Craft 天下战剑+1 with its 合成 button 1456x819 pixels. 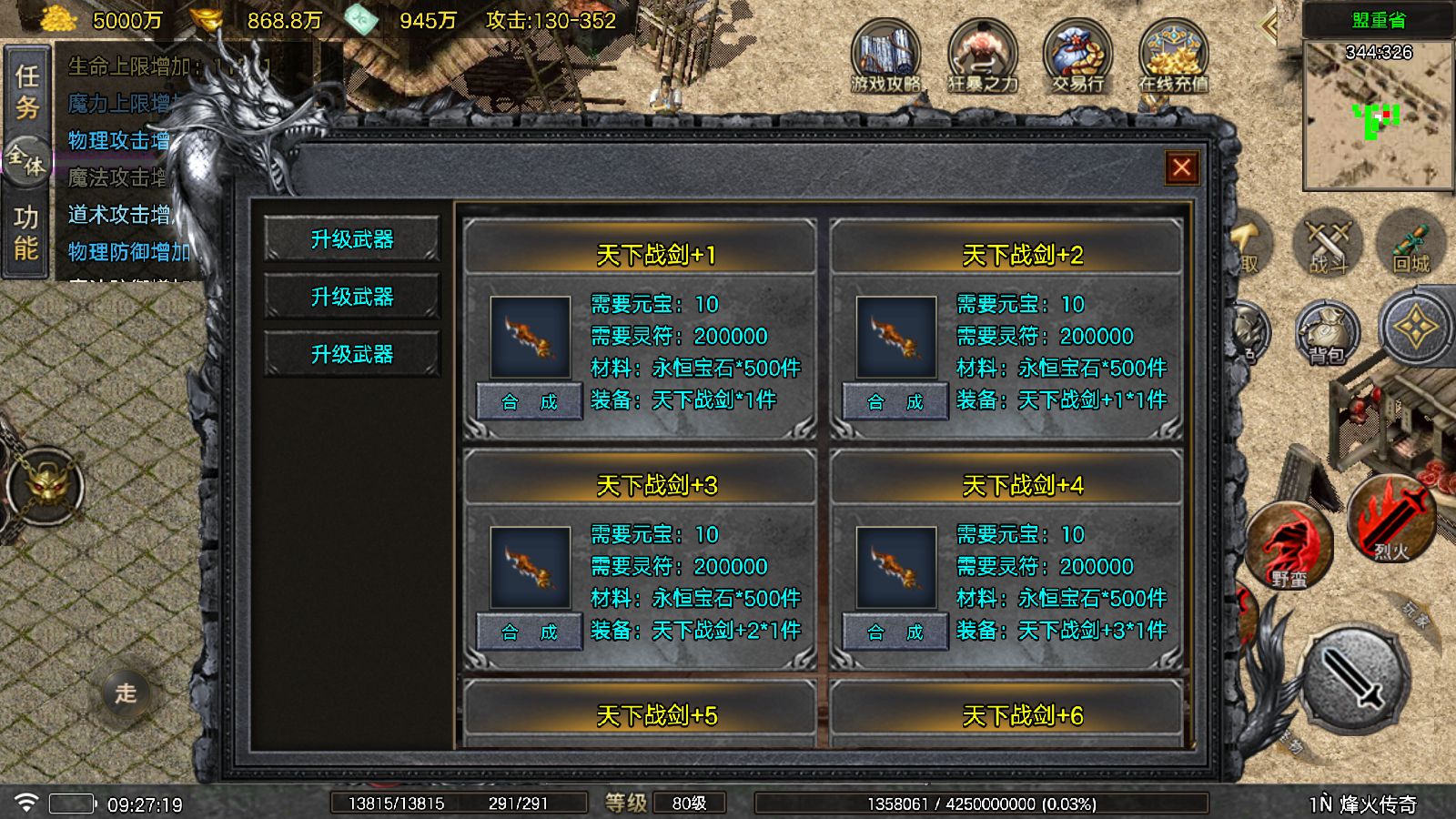coord(529,401)
